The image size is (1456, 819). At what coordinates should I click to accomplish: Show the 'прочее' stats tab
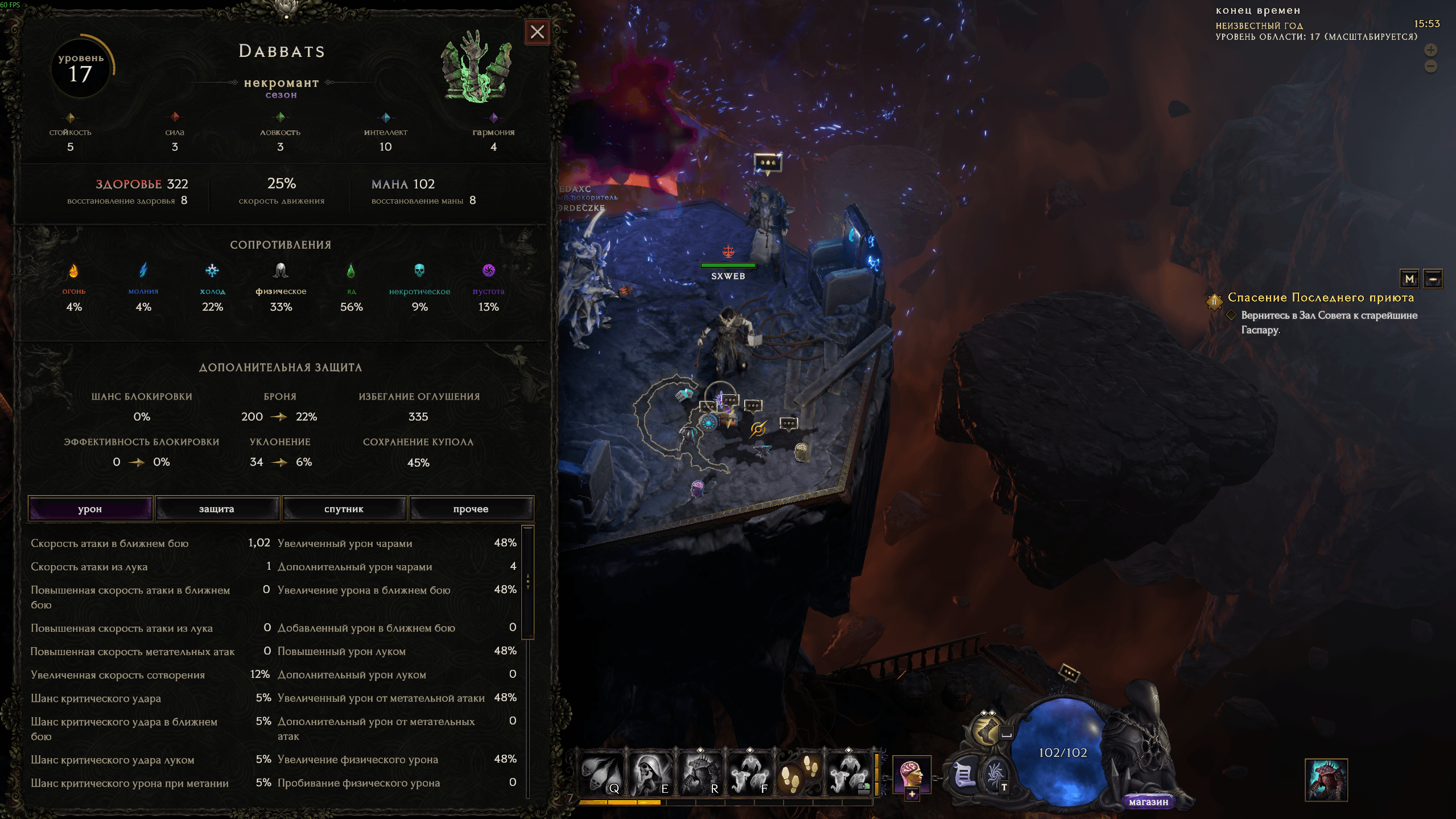click(471, 509)
